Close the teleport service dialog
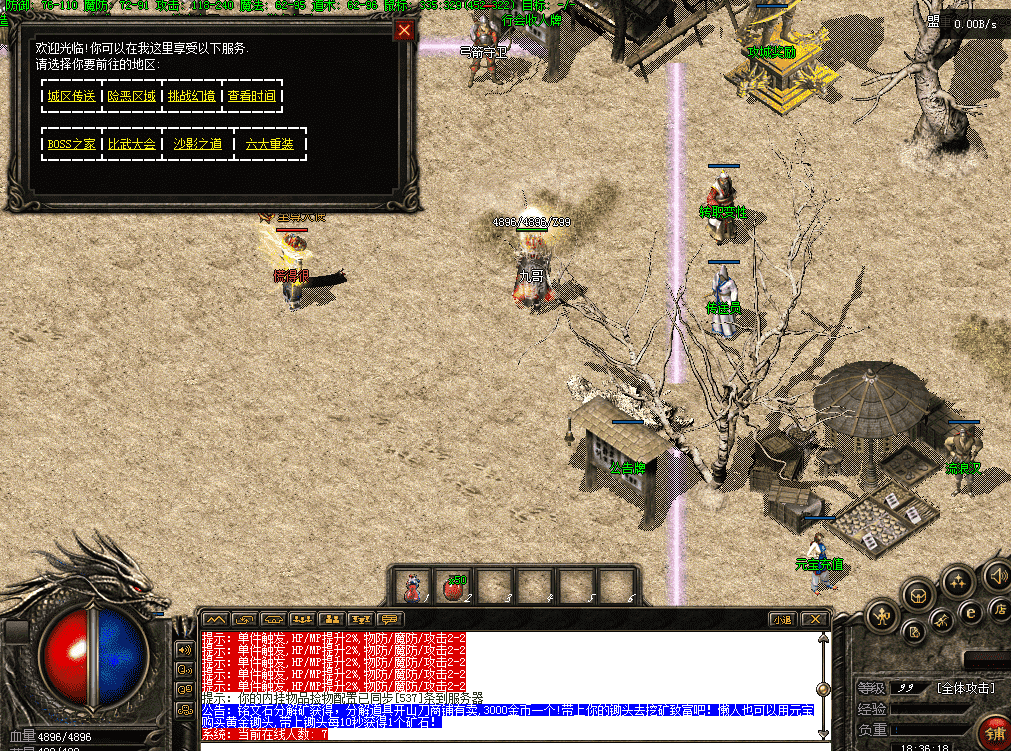This screenshot has width=1011, height=751. (404, 30)
